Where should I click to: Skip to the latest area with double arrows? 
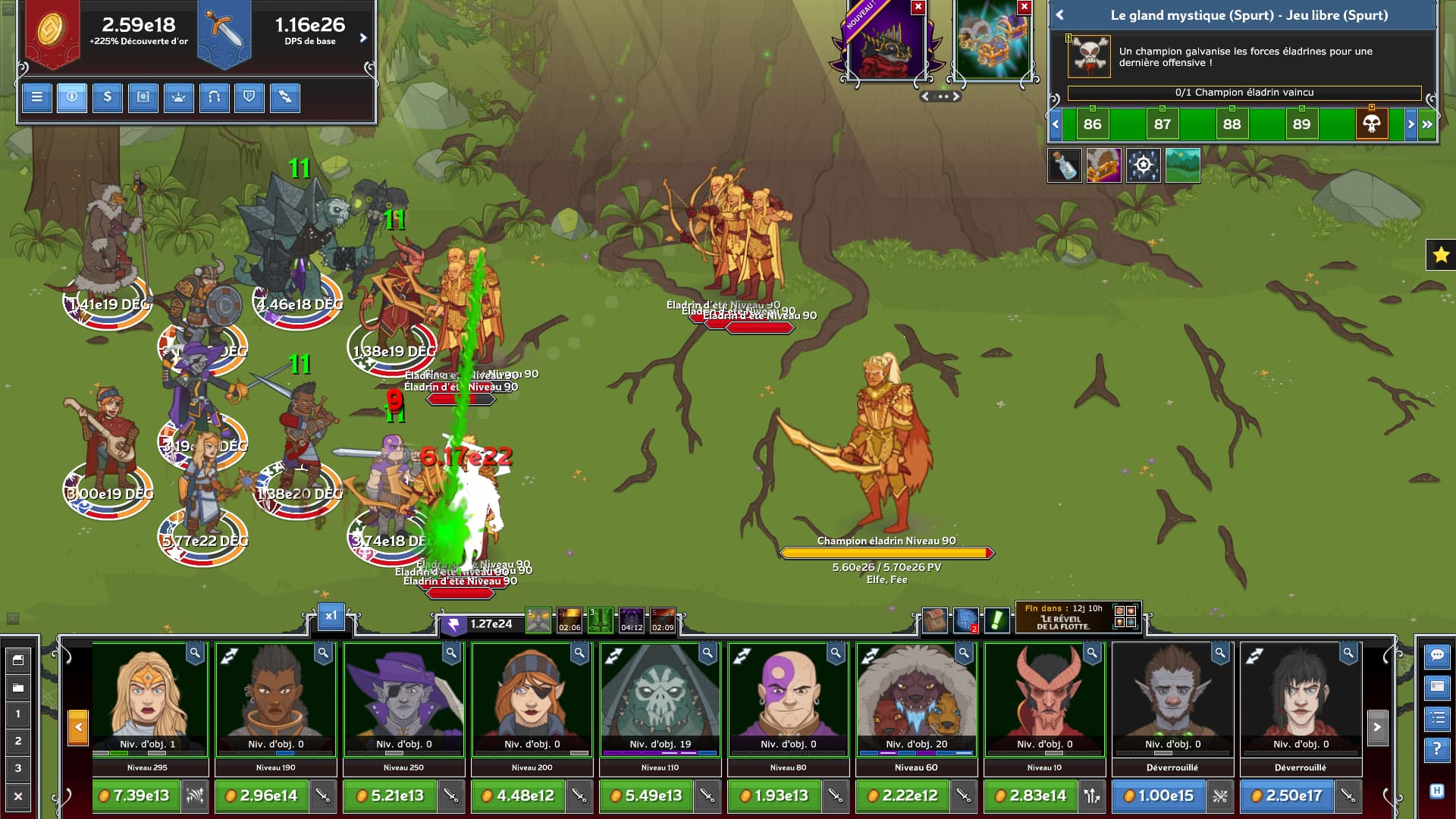(1427, 124)
